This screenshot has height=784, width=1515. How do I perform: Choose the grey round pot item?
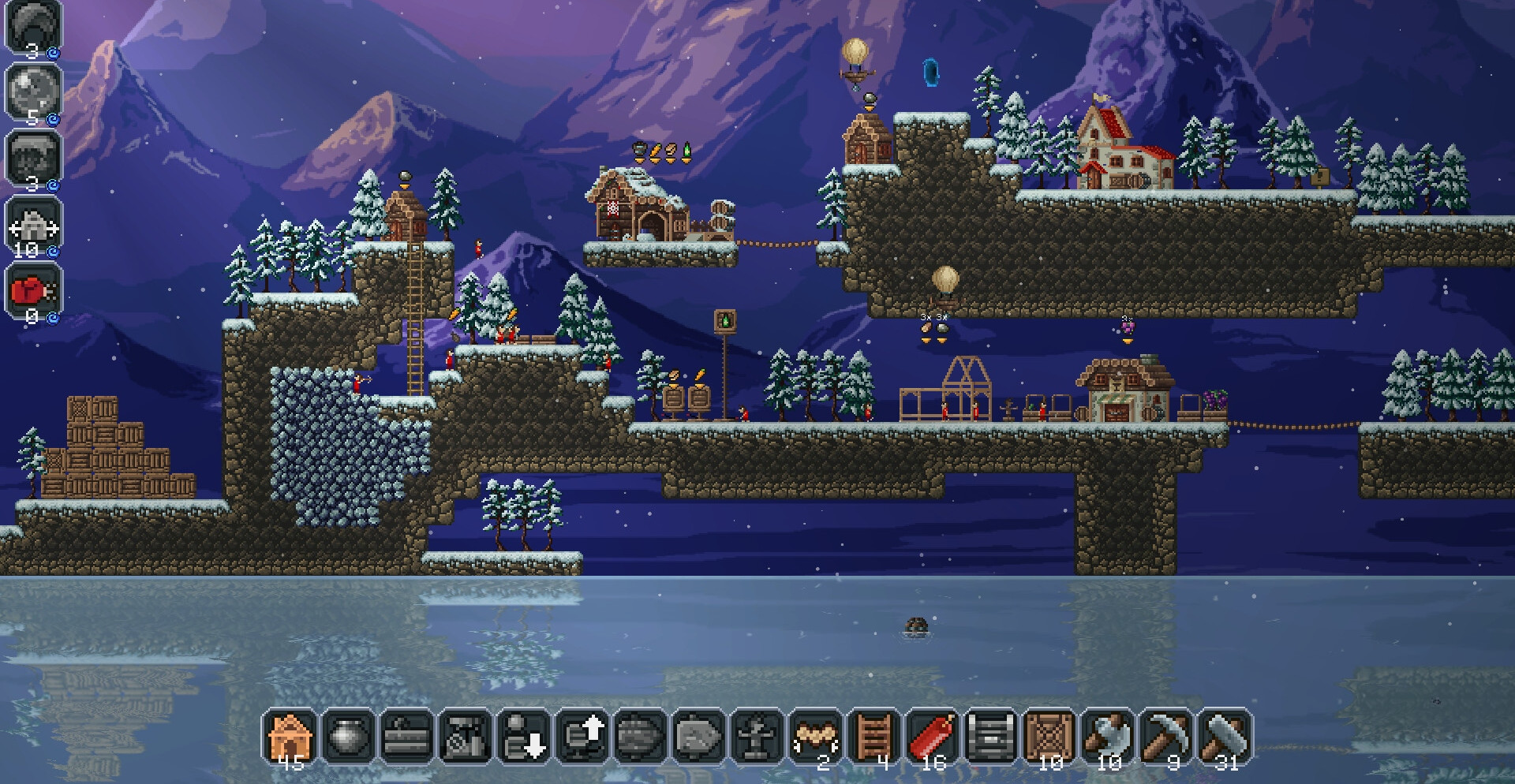[348, 737]
